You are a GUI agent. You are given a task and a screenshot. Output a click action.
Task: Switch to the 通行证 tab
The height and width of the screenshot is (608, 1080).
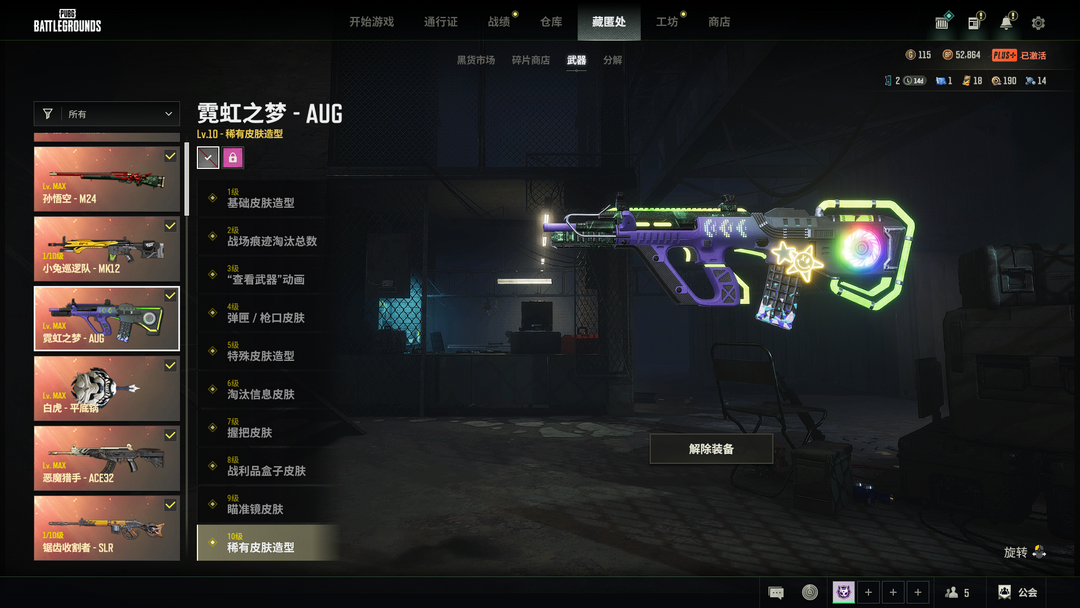tap(440, 22)
